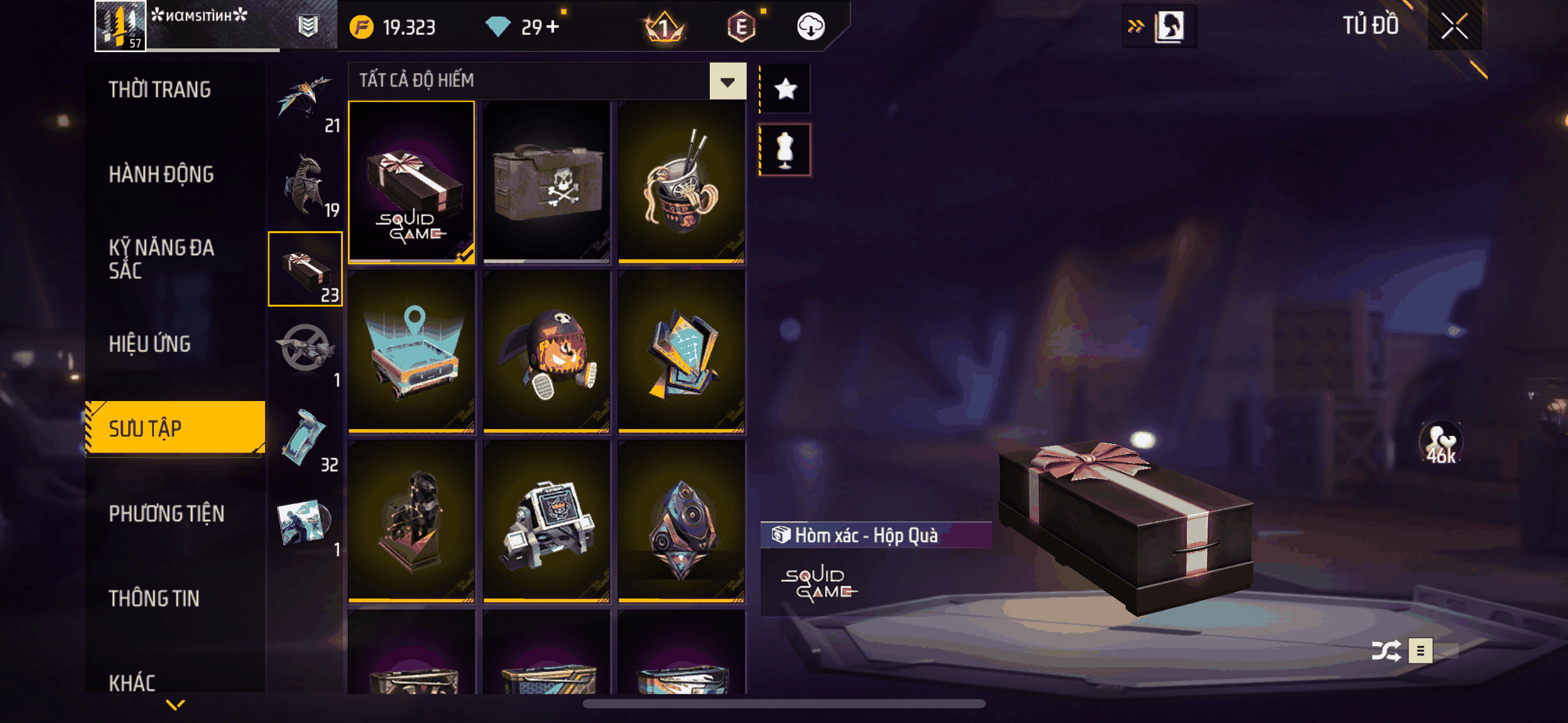Image resolution: width=1568 pixels, height=723 pixels.
Task: Open the Tất Cả Độ Hiếm rarity dropdown
Action: click(728, 81)
